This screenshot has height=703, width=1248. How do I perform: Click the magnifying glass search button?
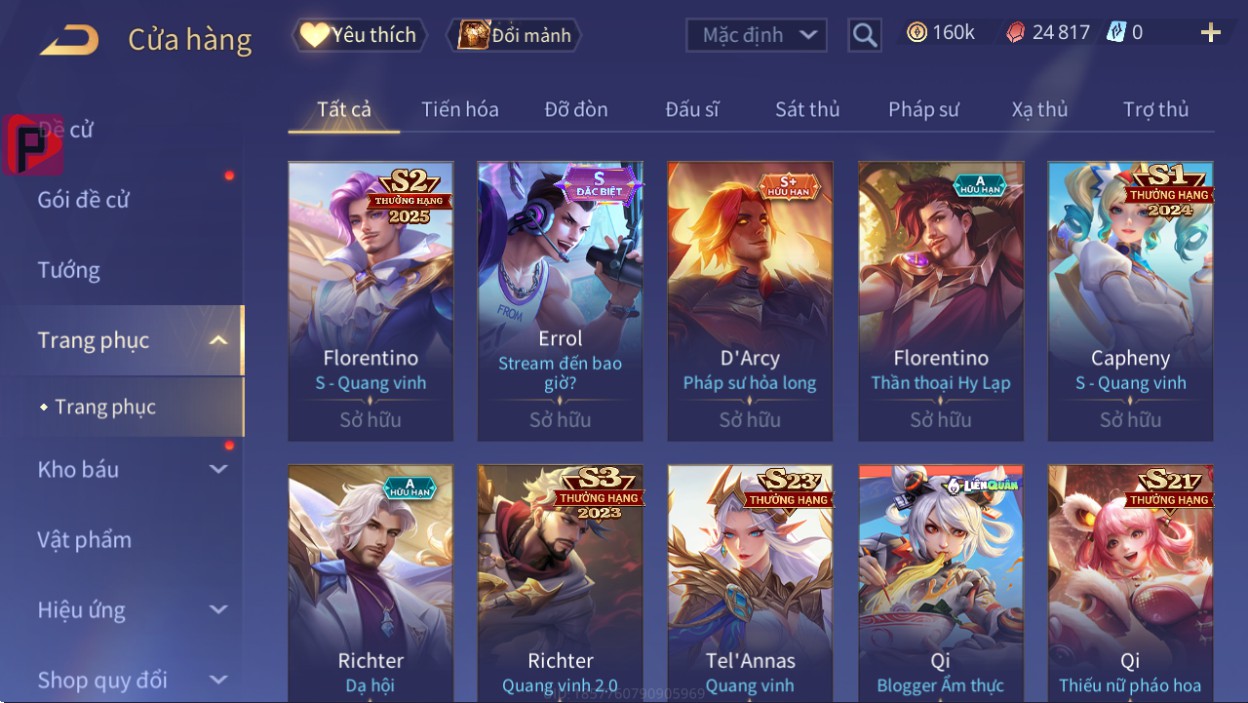[864, 36]
